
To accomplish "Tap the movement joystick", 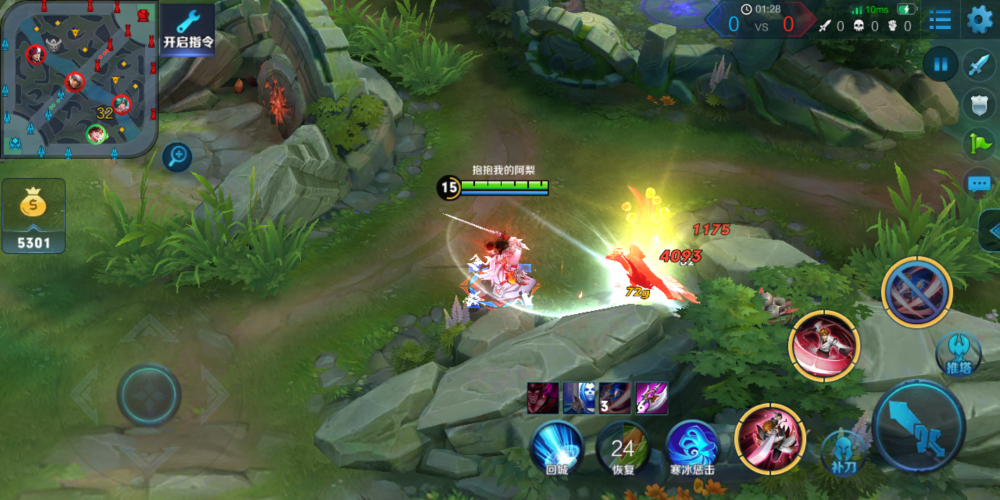I will click(148, 394).
